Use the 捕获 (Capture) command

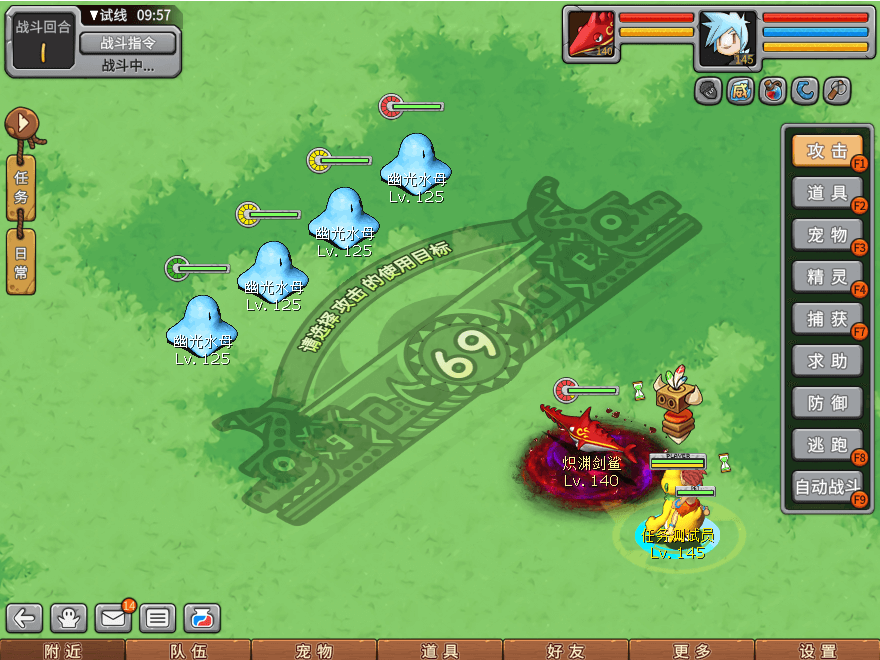point(827,319)
